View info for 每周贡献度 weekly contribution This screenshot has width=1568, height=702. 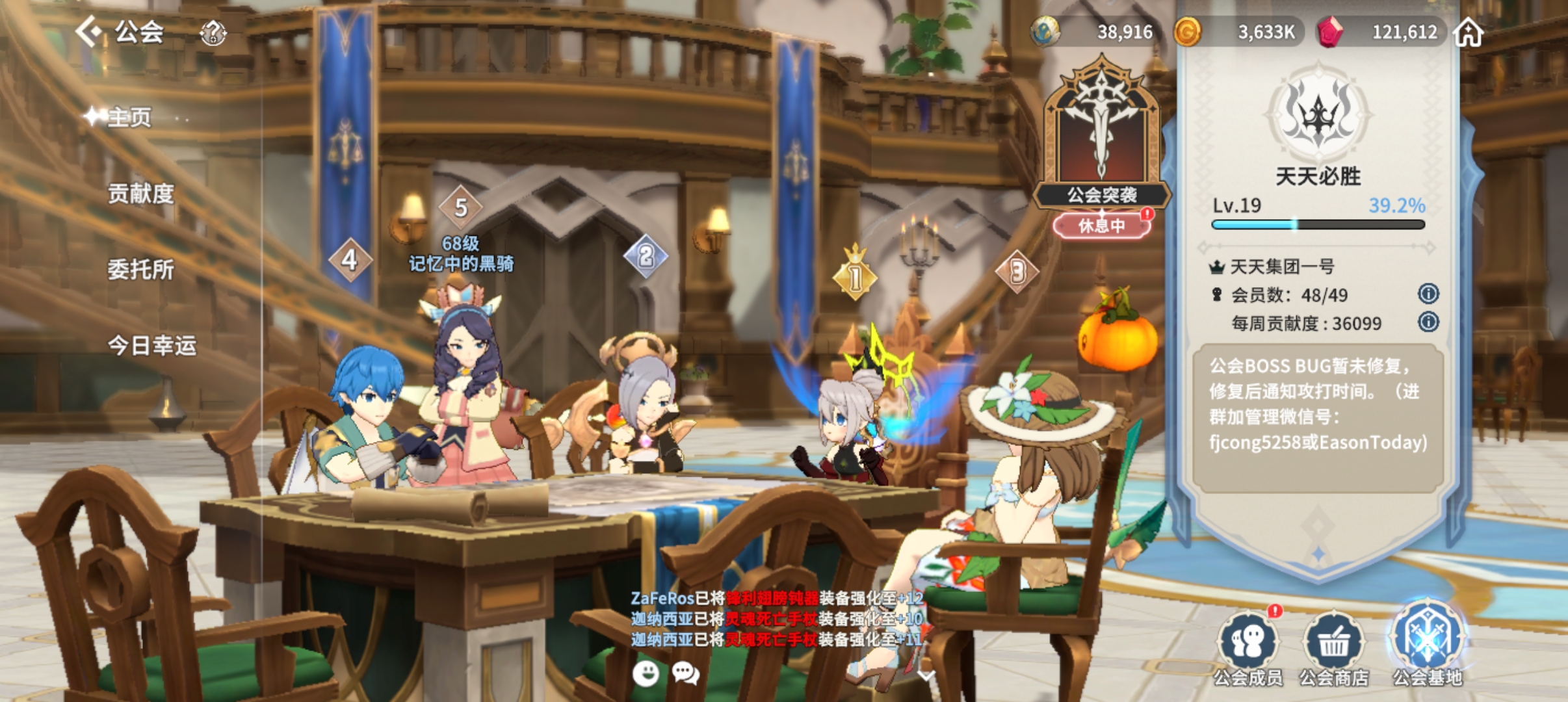(1428, 322)
